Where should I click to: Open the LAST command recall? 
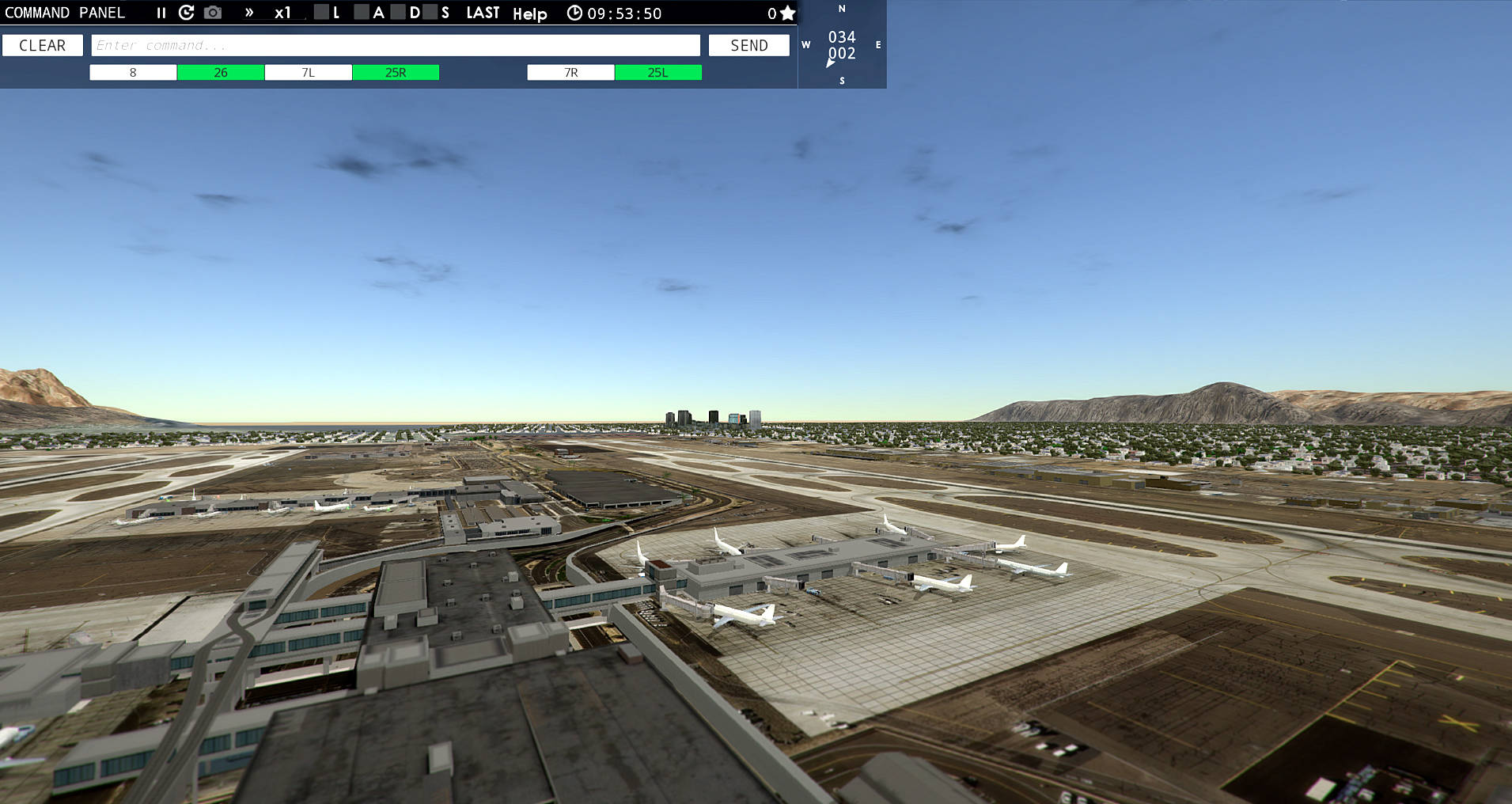(x=483, y=13)
